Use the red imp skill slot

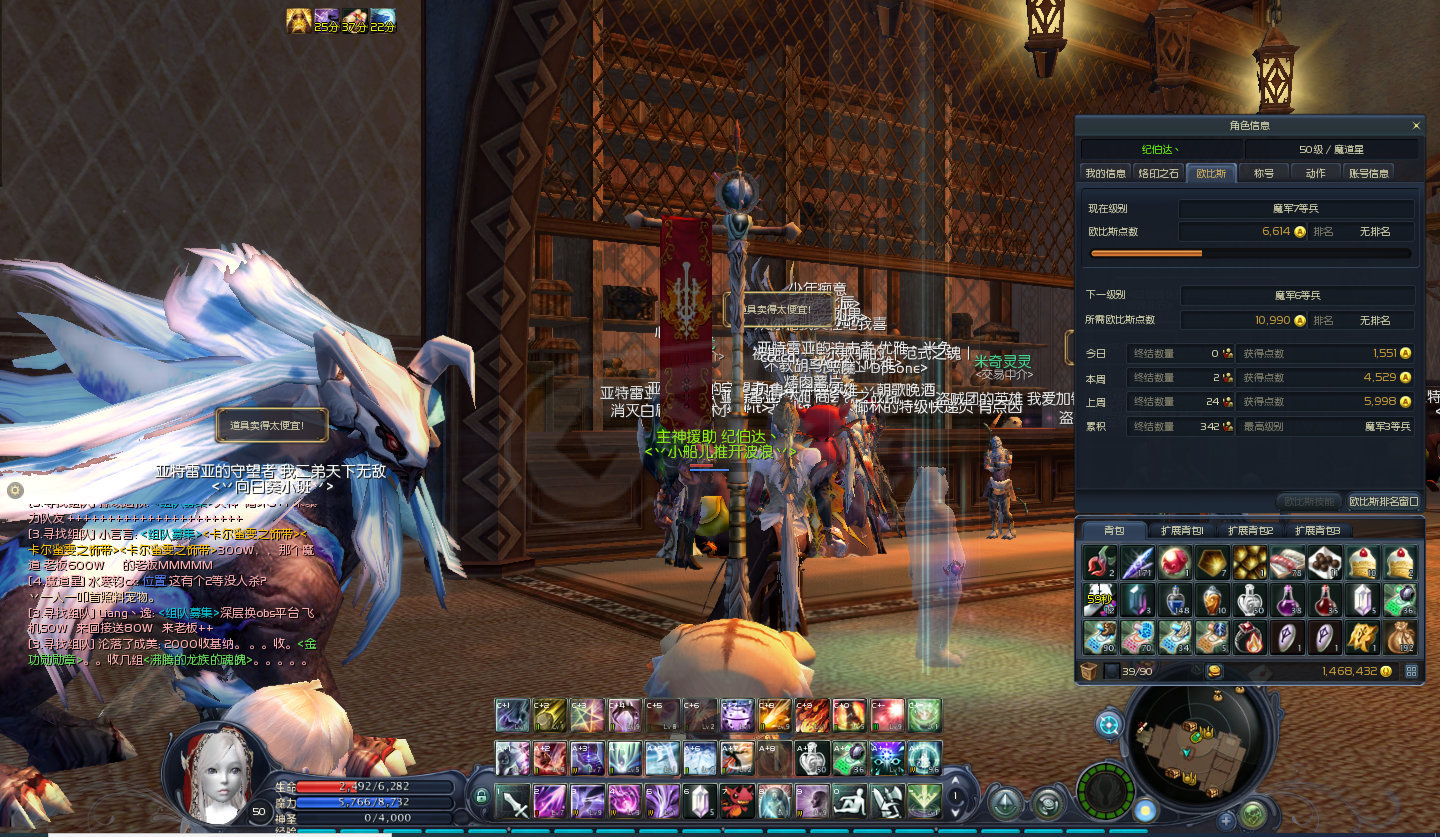coord(737,801)
